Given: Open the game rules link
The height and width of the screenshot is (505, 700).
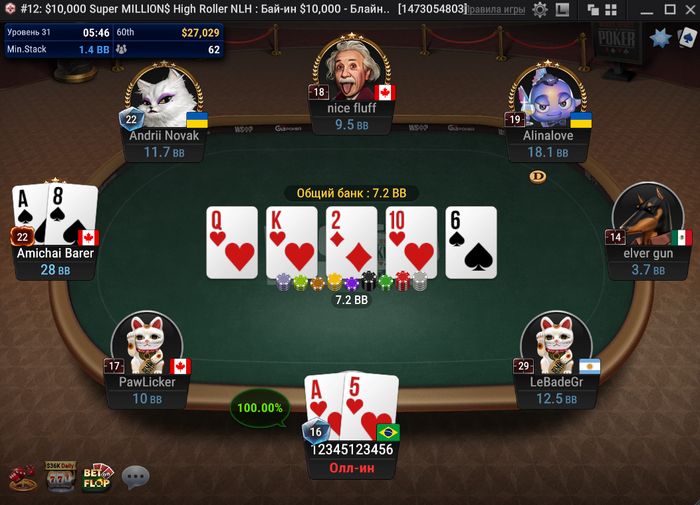Looking at the screenshot, I should click(497, 9).
